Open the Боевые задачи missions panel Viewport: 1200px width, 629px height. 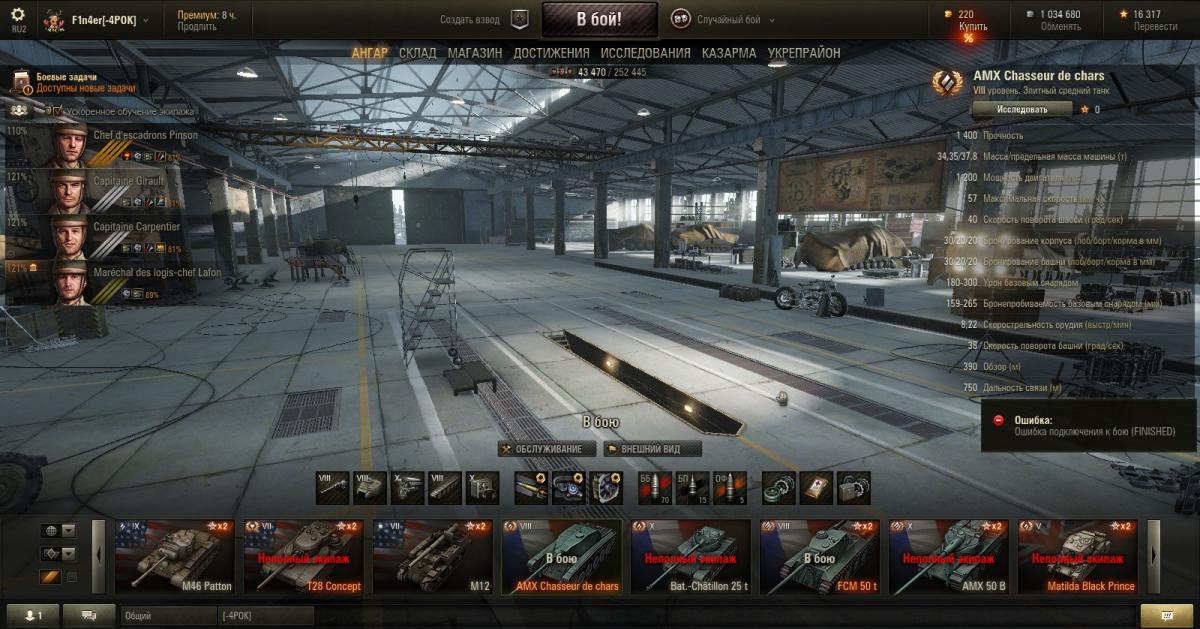tap(66, 82)
